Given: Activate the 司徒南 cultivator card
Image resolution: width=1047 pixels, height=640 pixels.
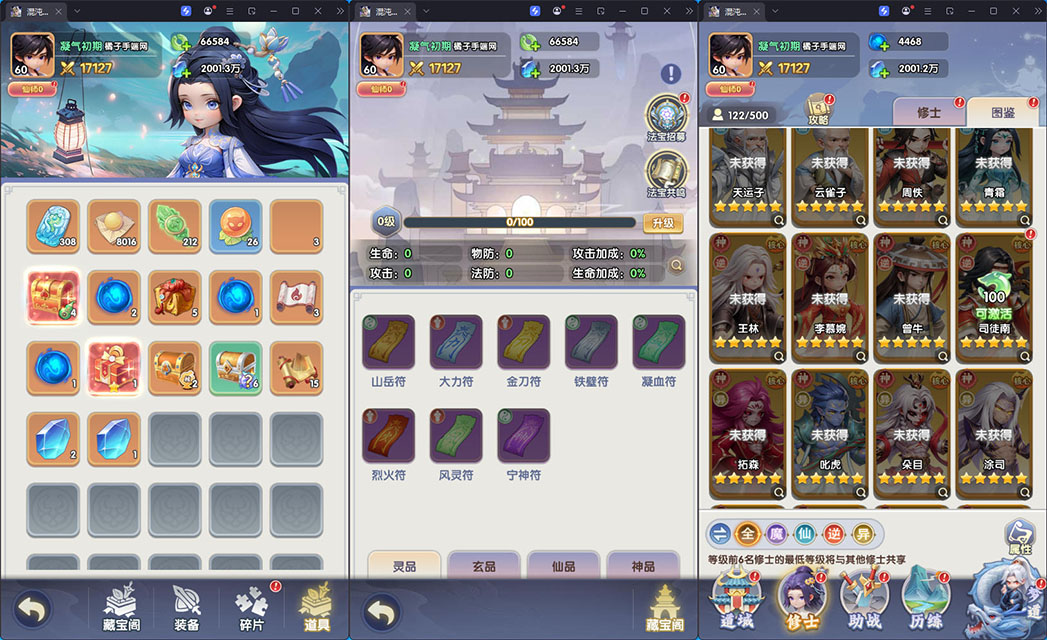Looking at the screenshot, I should click(995, 297).
